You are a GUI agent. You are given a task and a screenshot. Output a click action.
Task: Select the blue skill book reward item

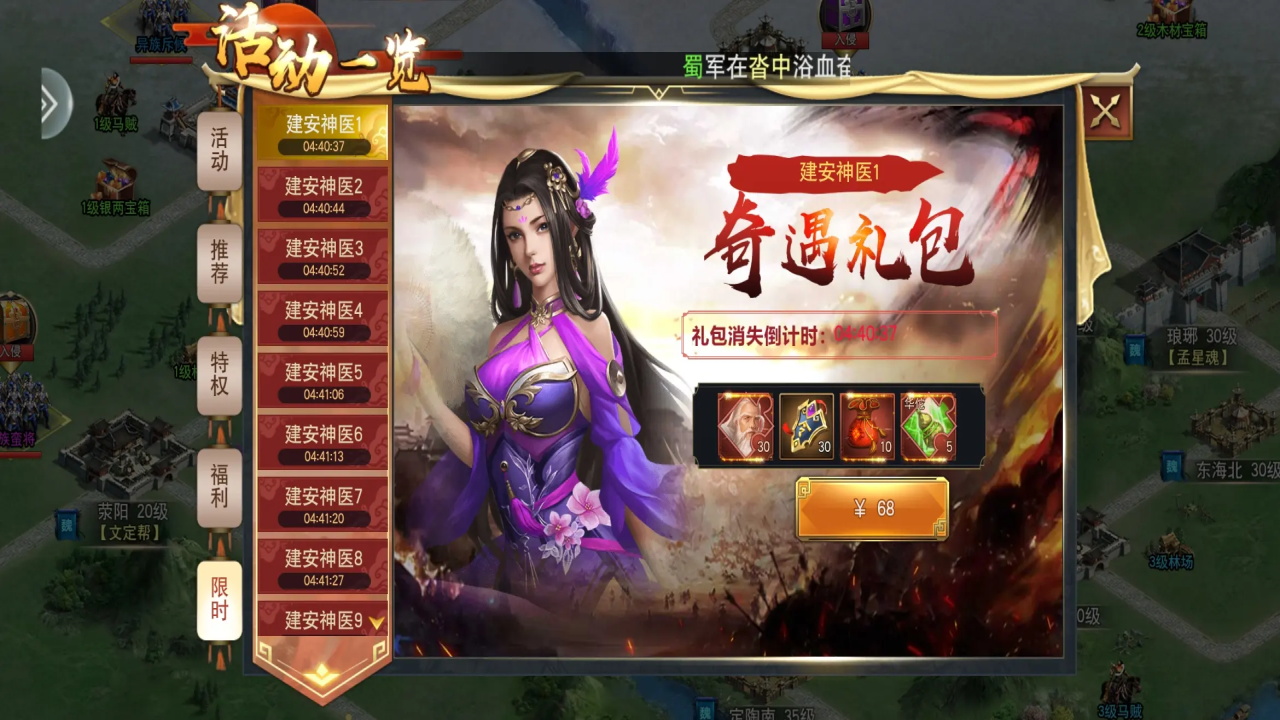(x=806, y=426)
